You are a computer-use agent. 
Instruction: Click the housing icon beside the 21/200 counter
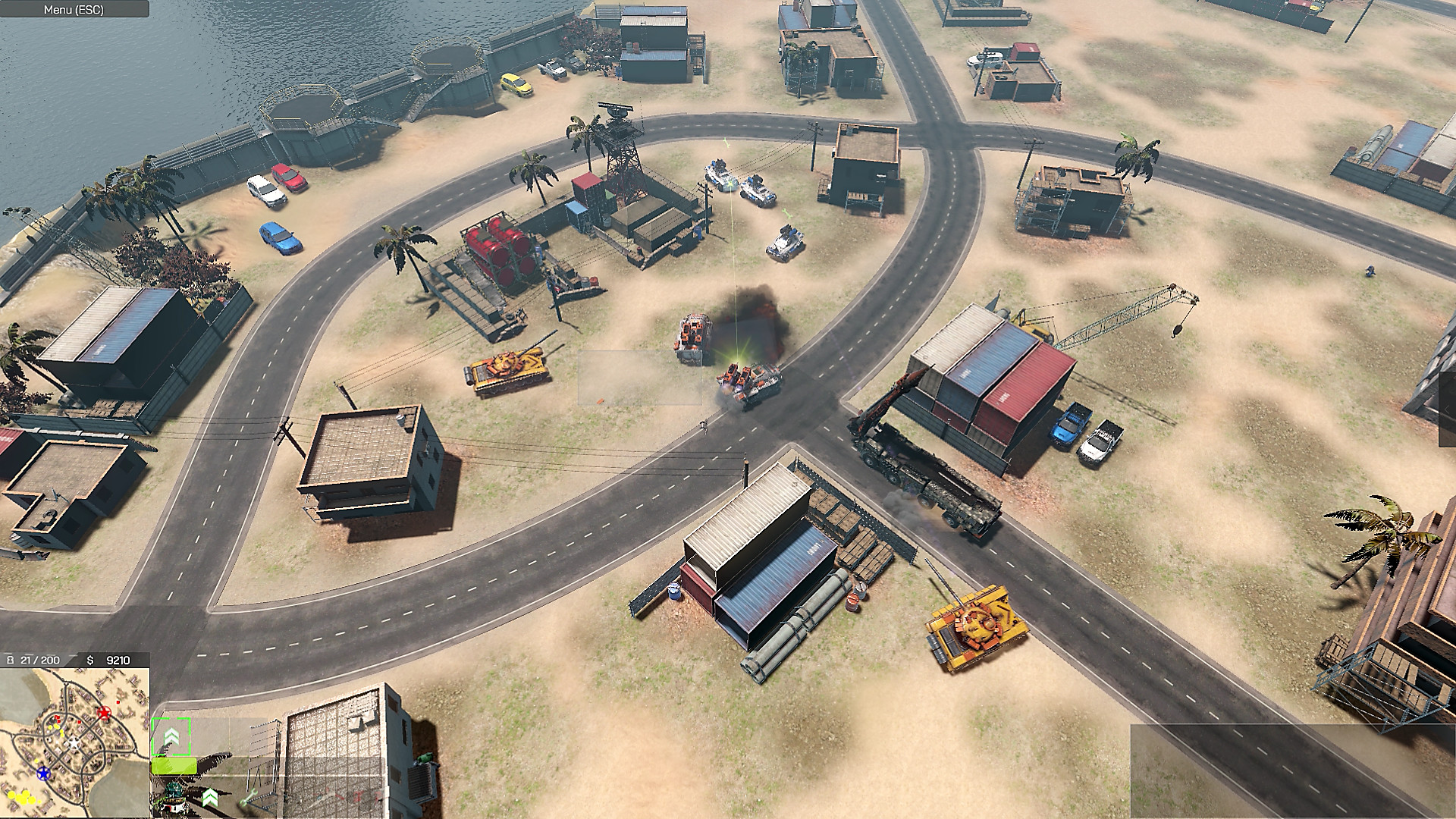(x=10, y=659)
